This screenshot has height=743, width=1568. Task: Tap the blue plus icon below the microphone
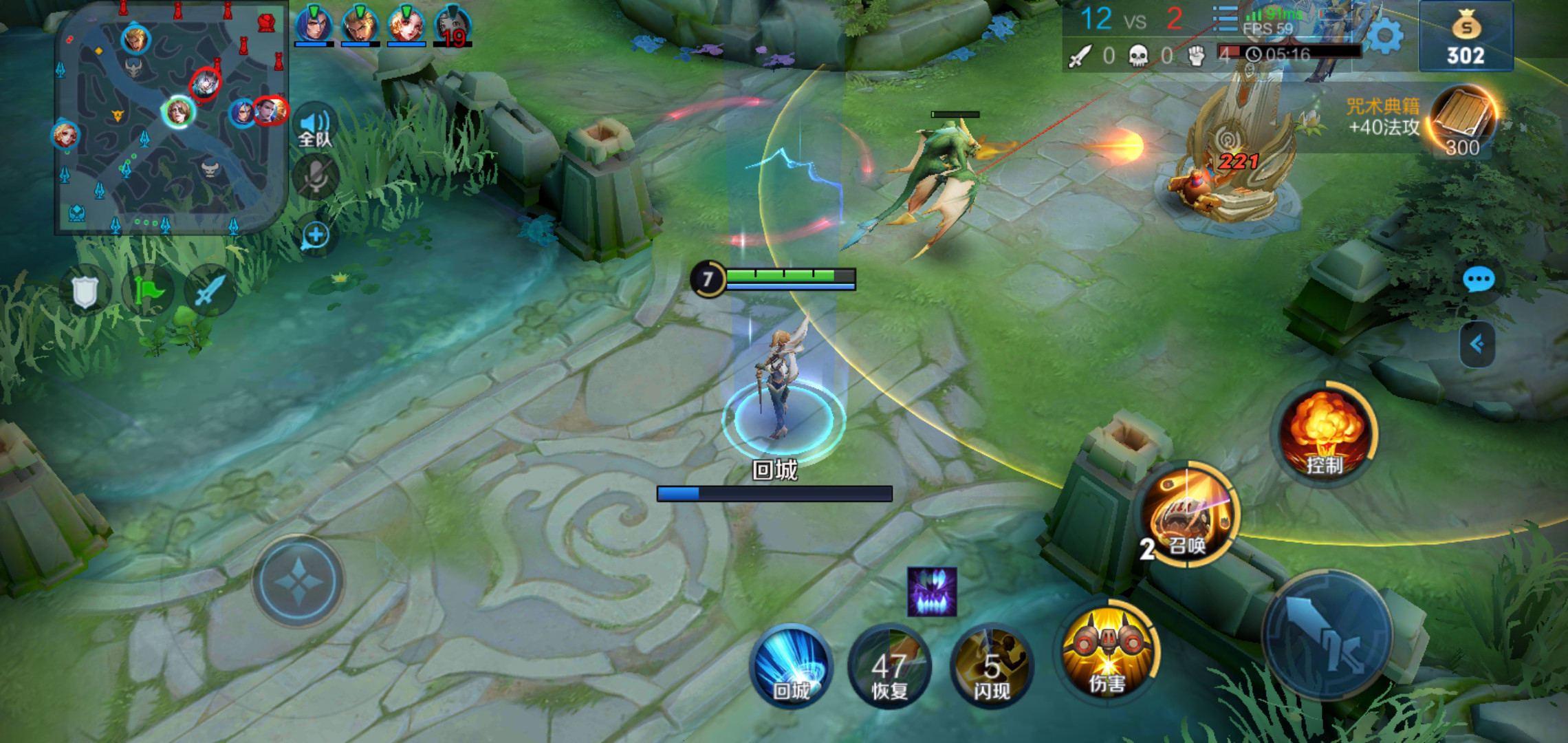point(316,235)
